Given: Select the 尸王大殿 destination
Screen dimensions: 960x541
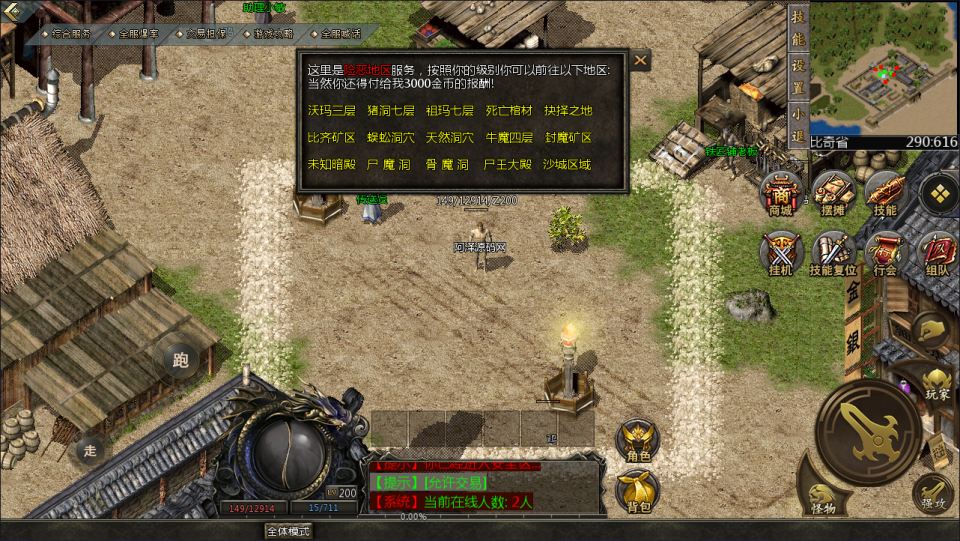Looking at the screenshot, I should point(509,164).
